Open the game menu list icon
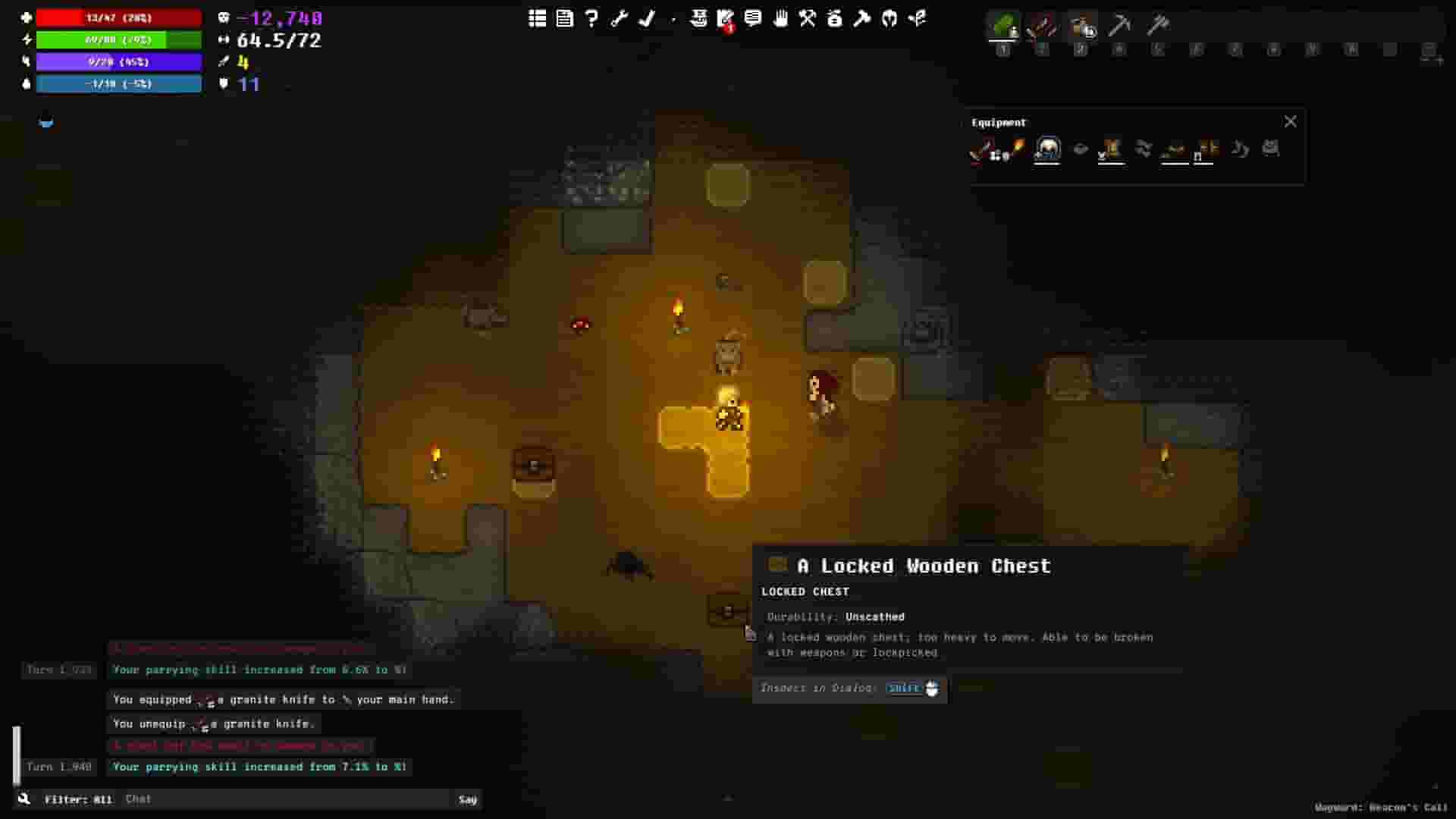This screenshot has height=819, width=1456. [x=537, y=19]
